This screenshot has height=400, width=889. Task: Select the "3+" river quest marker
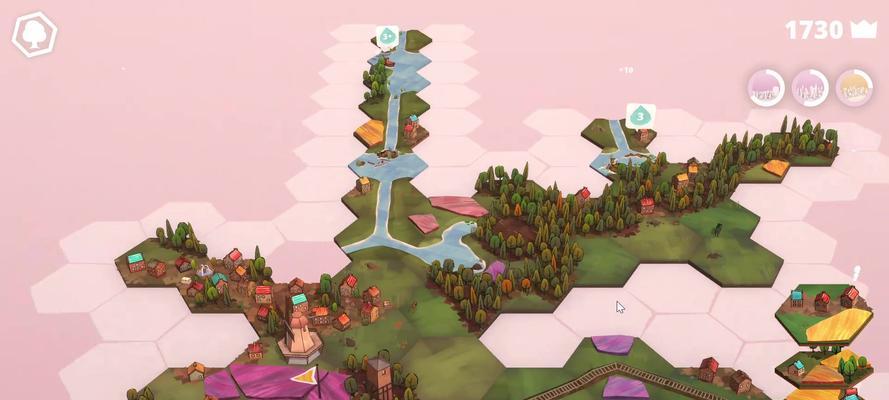click(x=388, y=37)
